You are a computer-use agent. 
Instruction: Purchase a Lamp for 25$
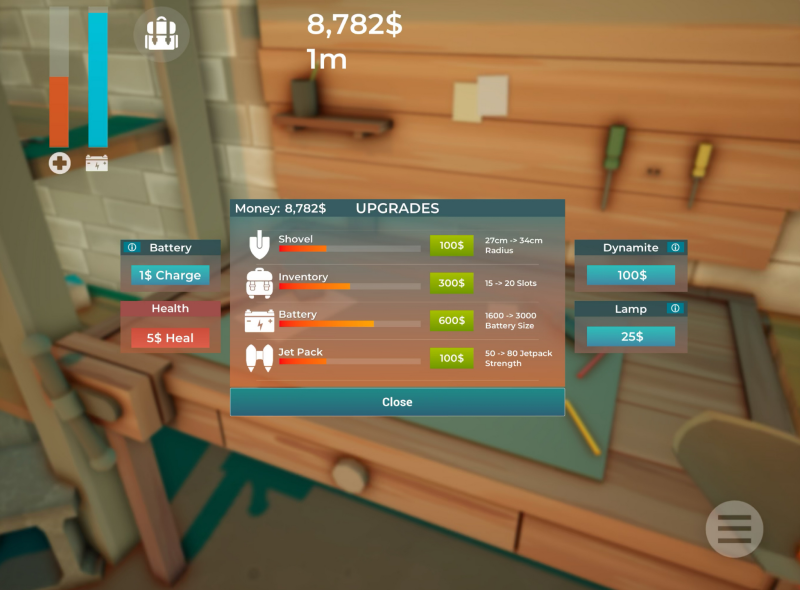[631, 336]
